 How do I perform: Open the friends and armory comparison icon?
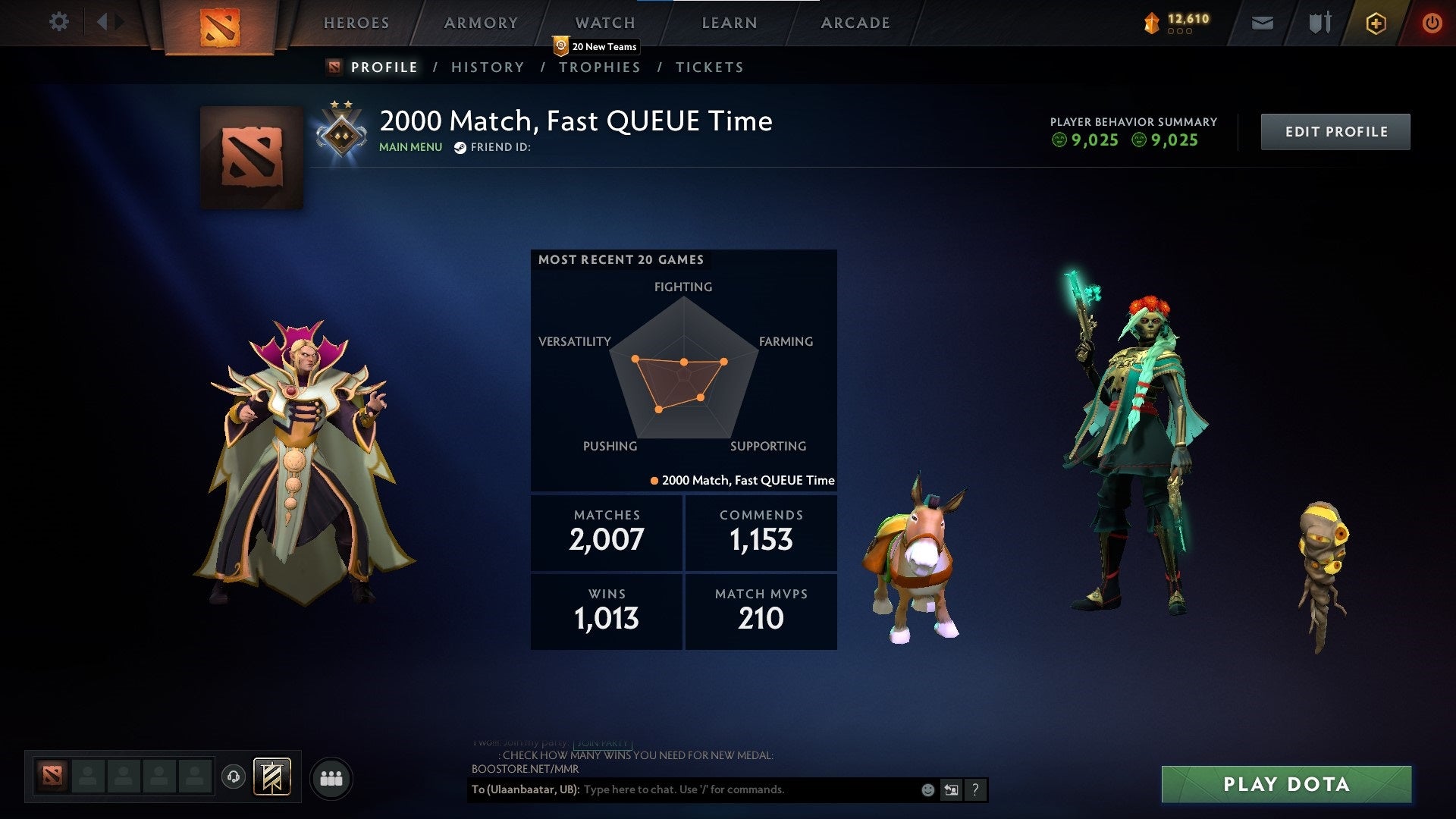tap(1318, 23)
